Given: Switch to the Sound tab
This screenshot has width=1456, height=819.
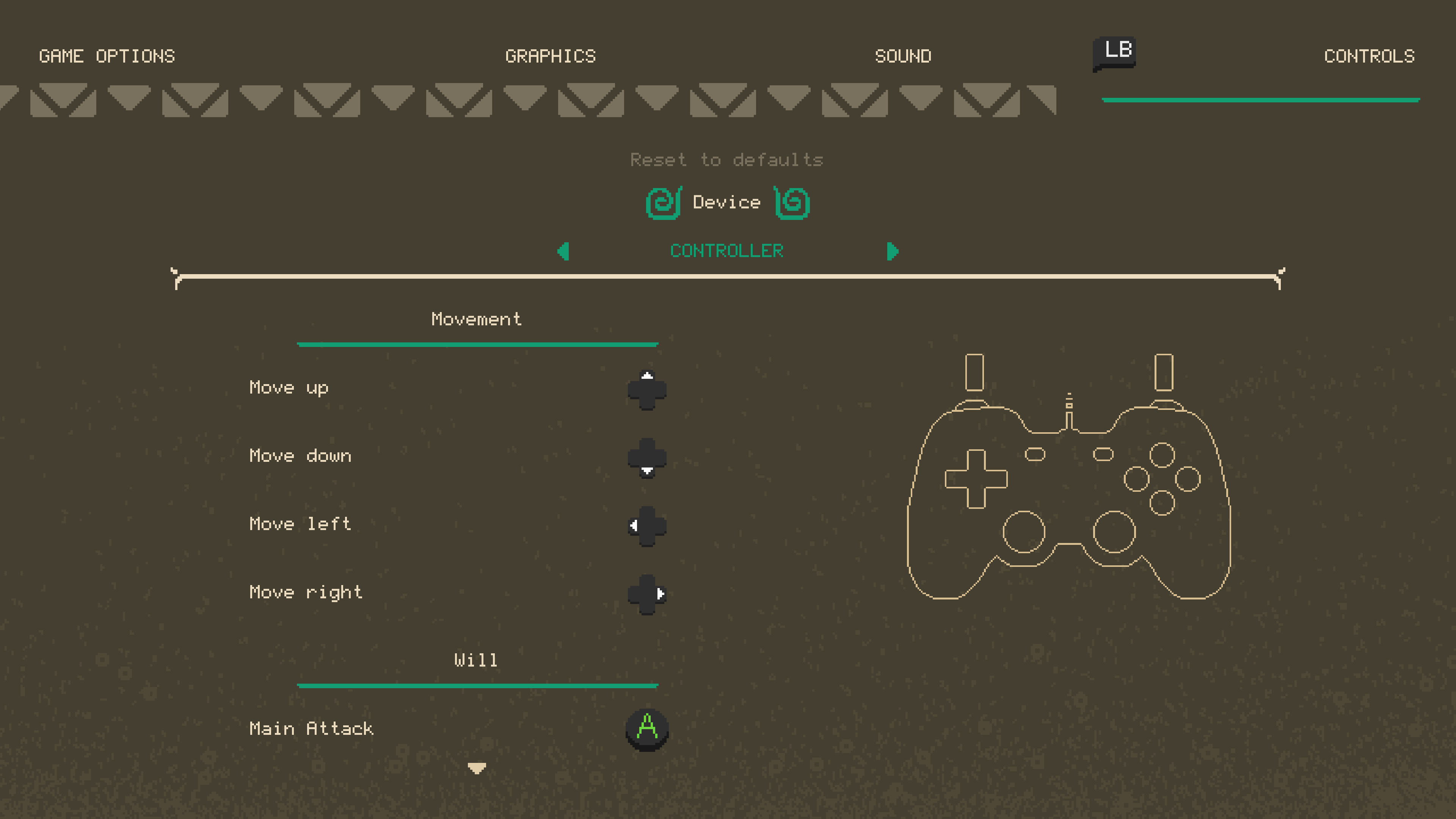Looking at the screenshot, I should (903, 55).
